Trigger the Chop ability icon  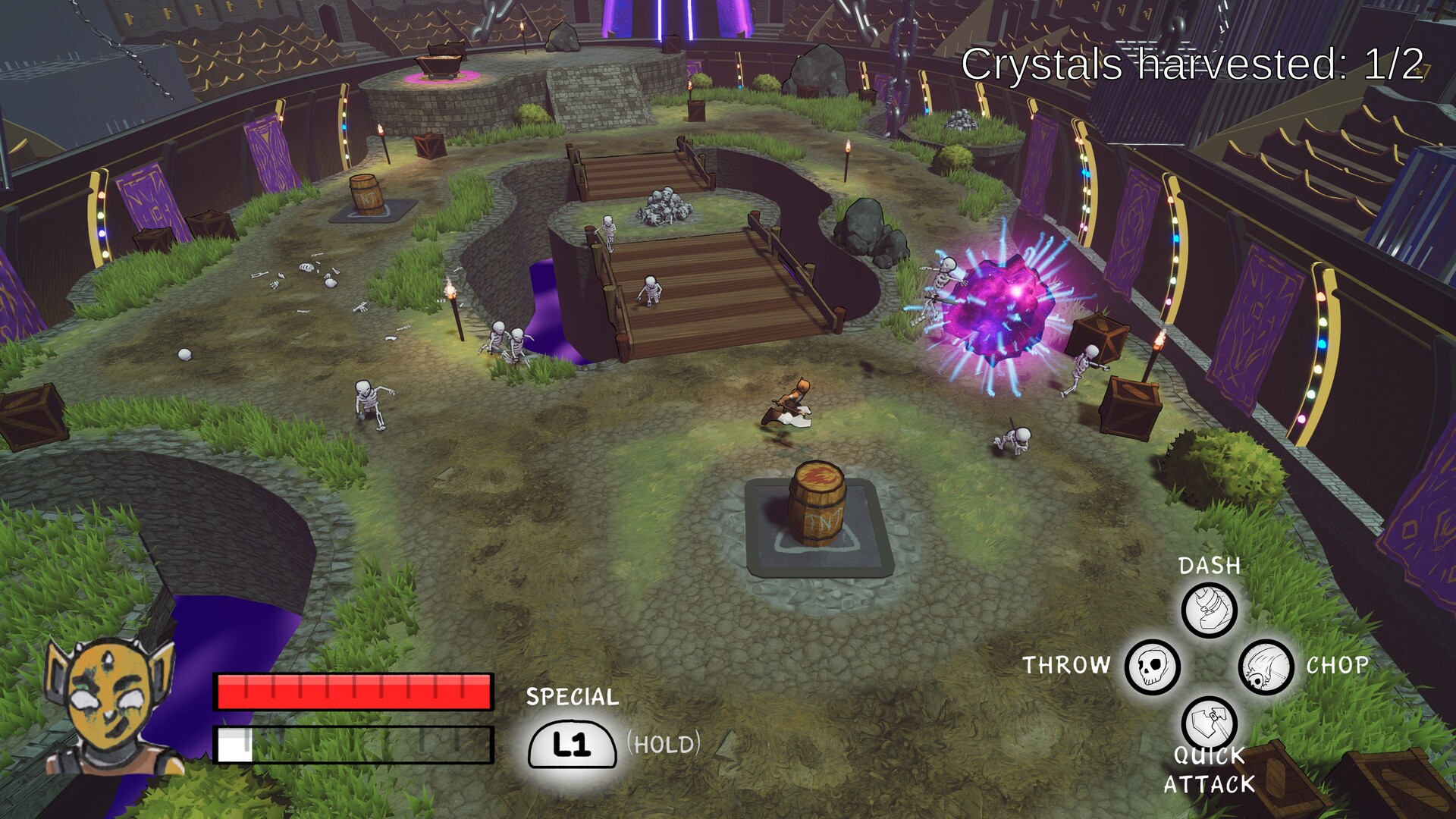tap(1266, 668)
